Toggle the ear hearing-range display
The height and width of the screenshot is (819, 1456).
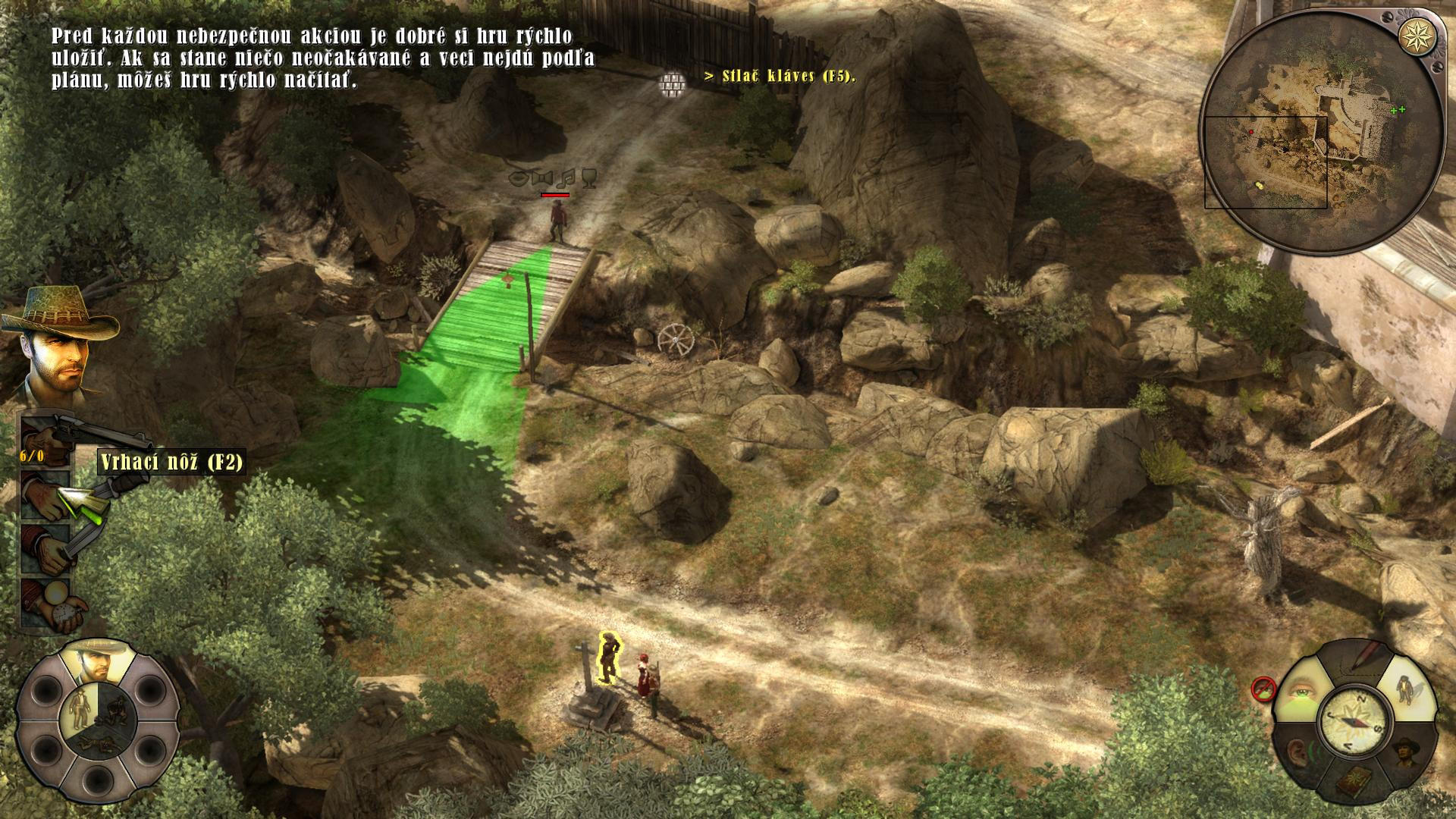click(x=1300, y=753)
